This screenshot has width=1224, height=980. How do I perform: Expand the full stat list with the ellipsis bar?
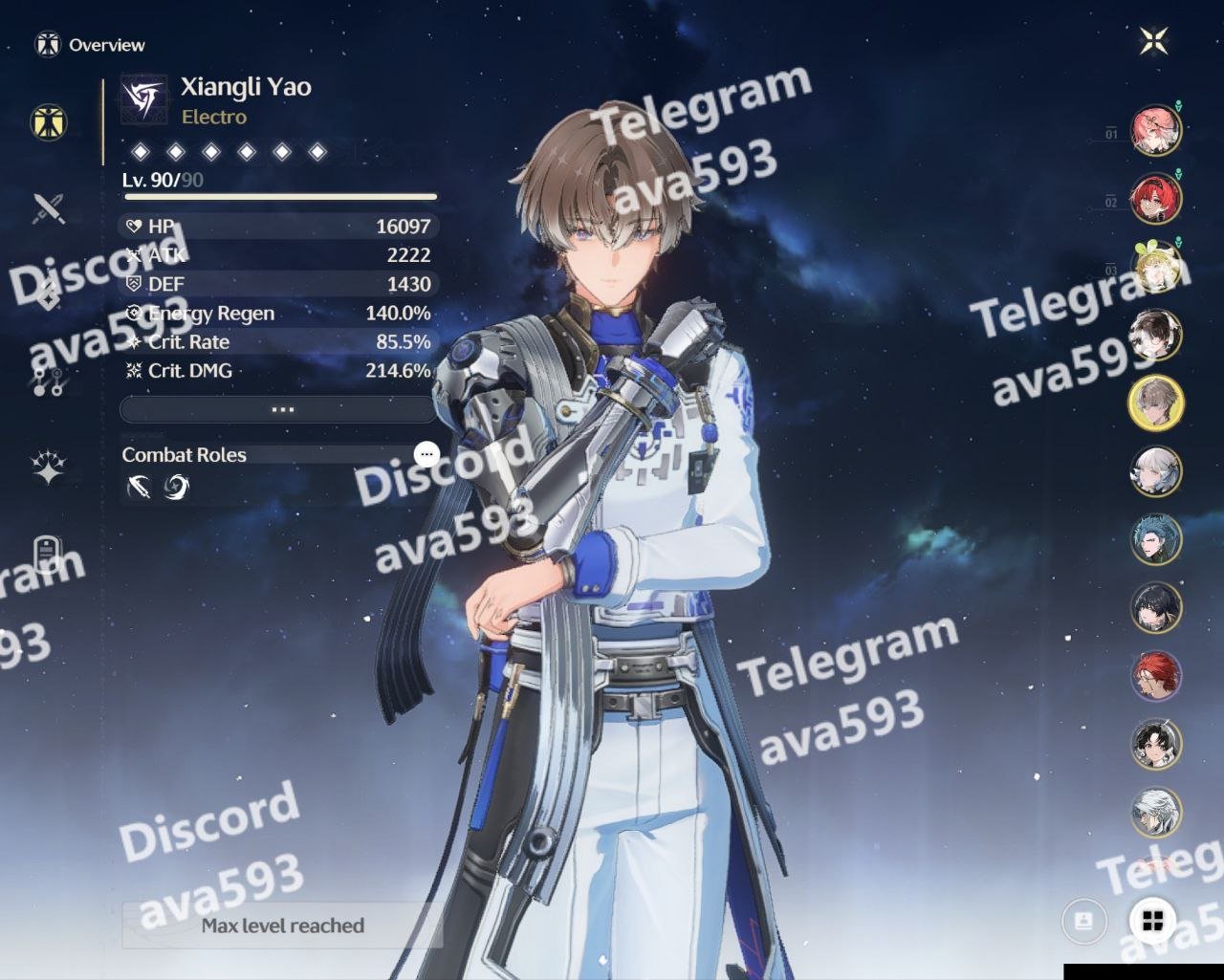(x=279, y=409)
